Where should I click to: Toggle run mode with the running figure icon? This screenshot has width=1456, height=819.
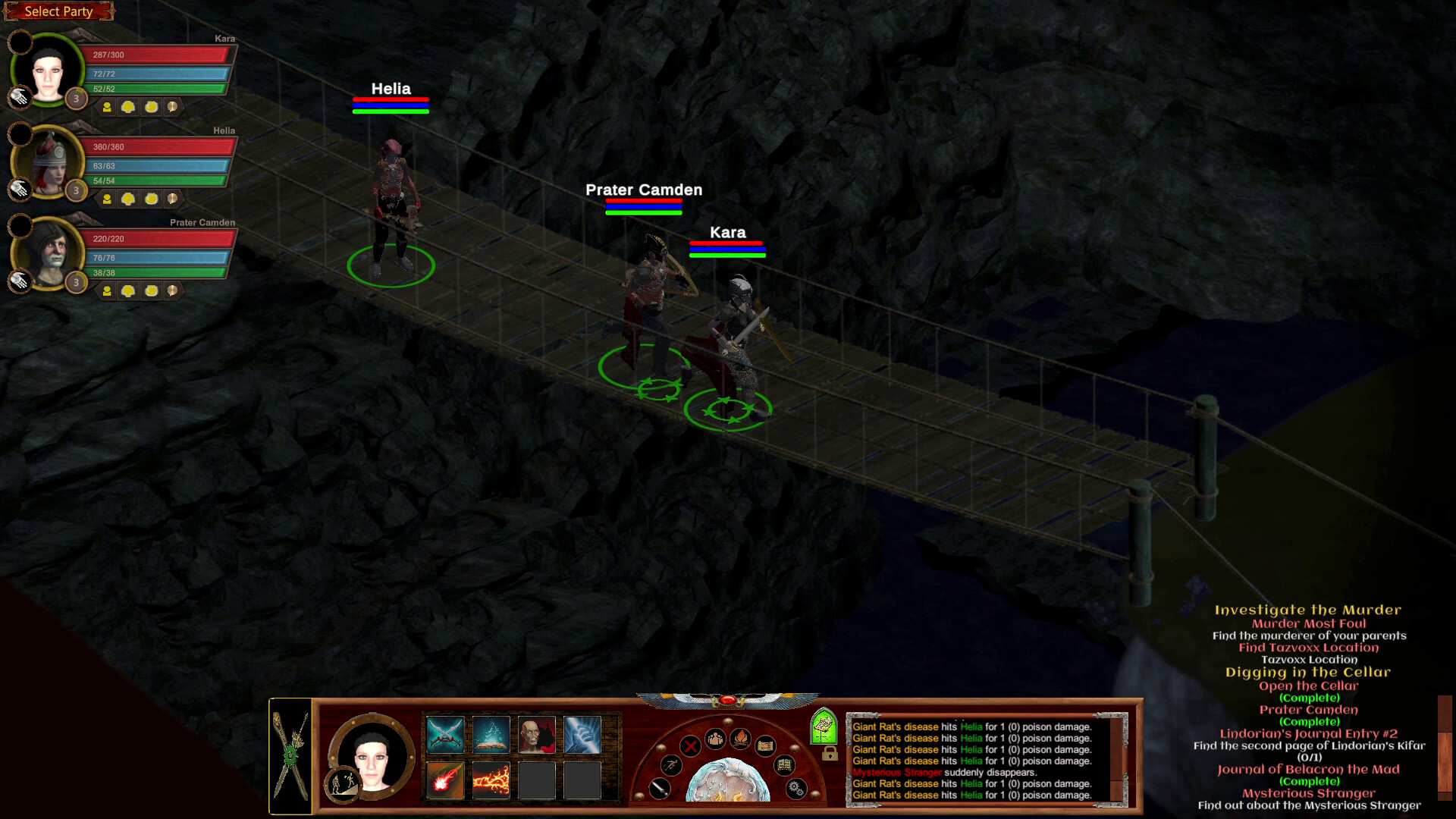[671, 766]
